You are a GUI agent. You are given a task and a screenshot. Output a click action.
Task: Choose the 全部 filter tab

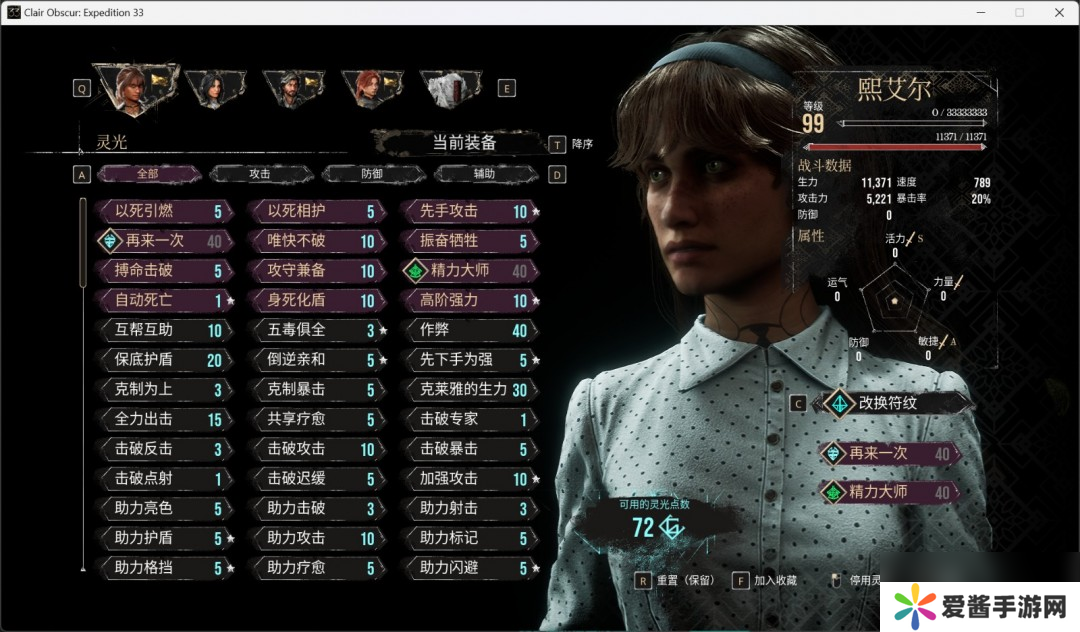point(148,174)
